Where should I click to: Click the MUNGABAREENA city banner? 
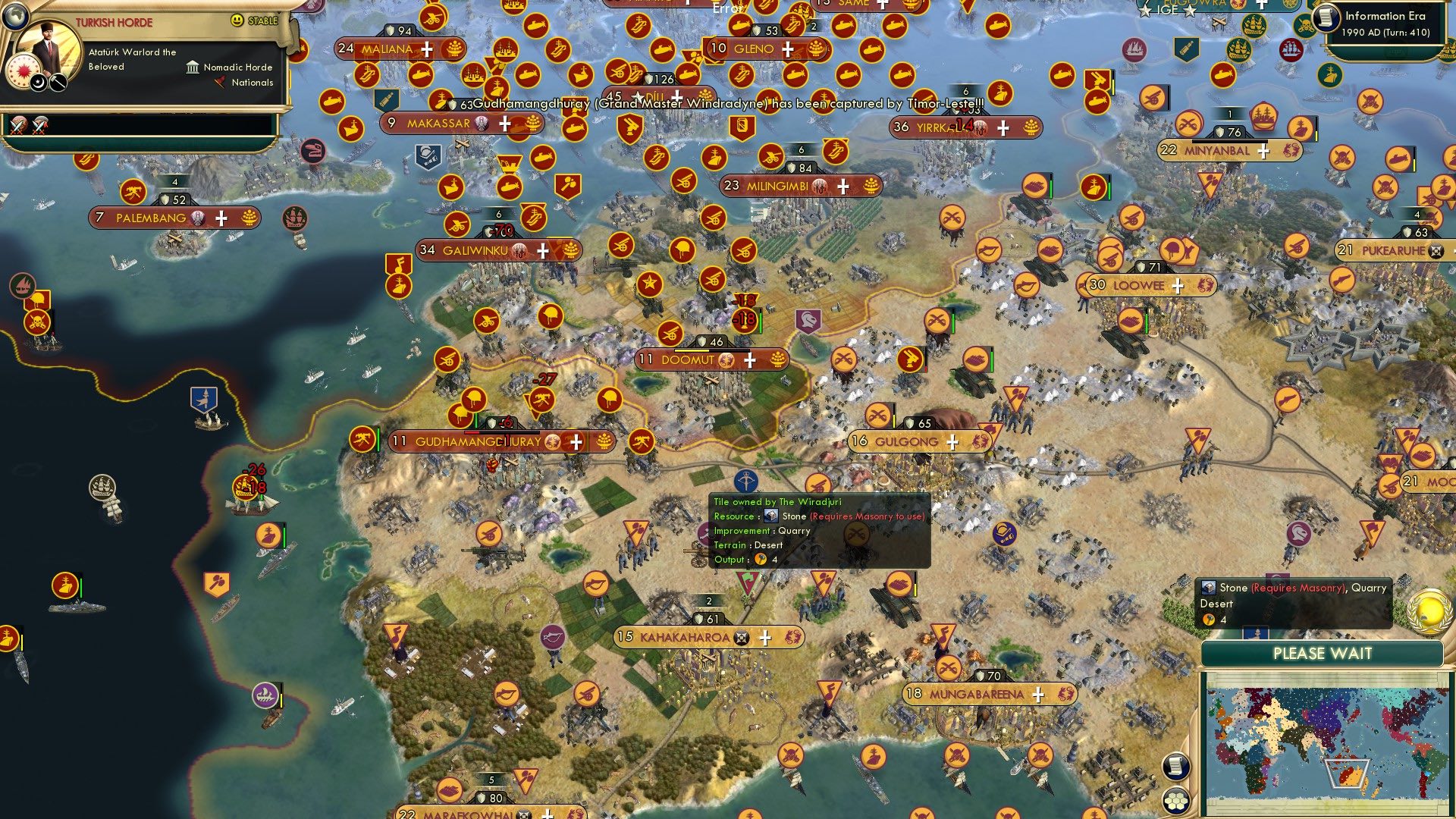pyautogui.click(x=977, y=692)
